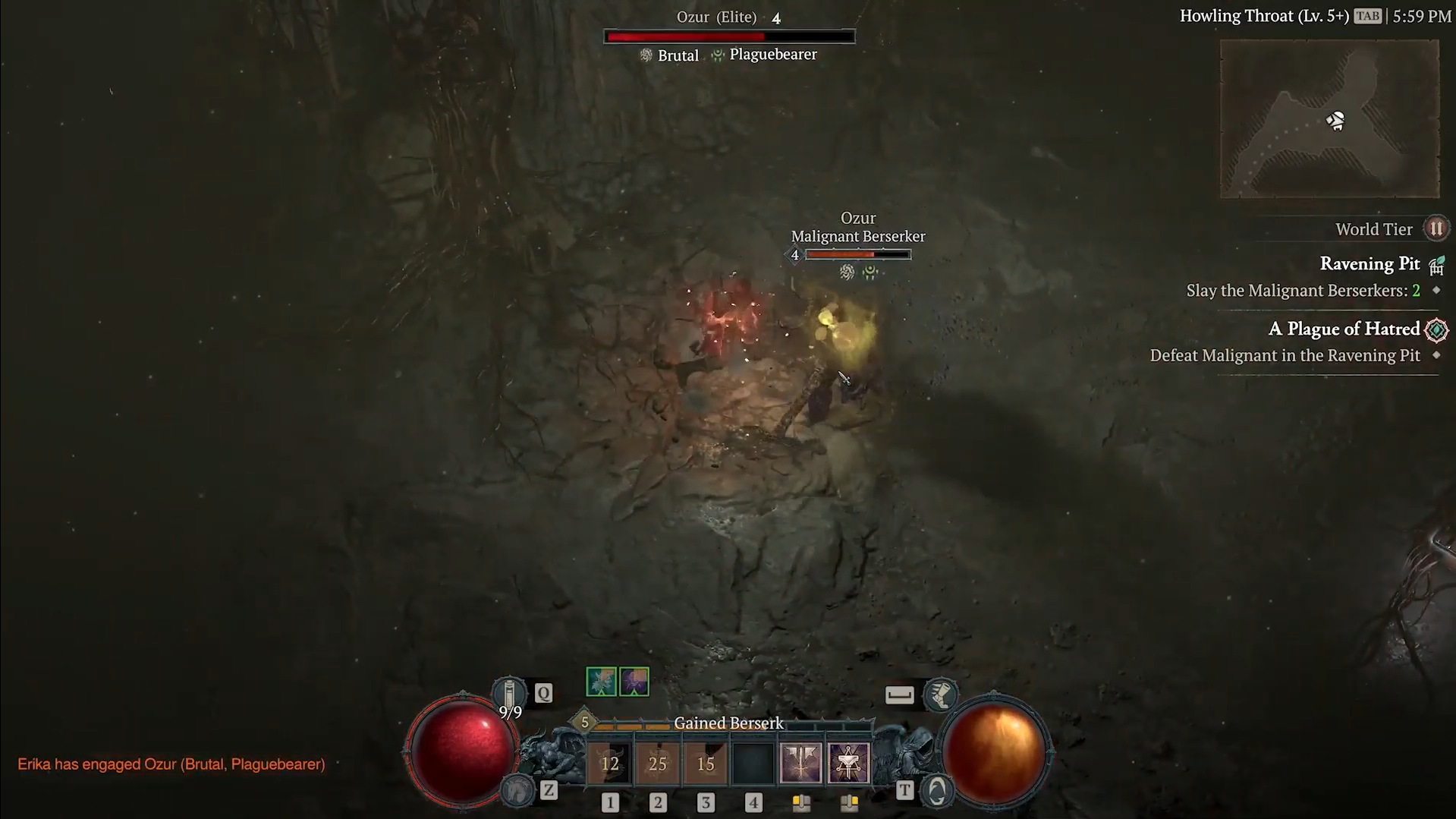
Task: Click the A Plague of Hatred quest emblem
Action: pos(1437,329)
